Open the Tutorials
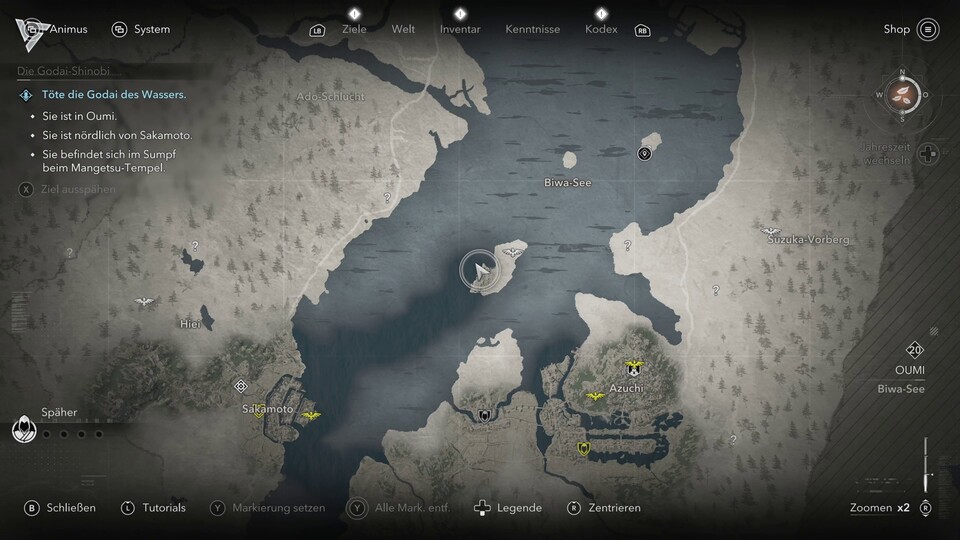 point(153,508)
